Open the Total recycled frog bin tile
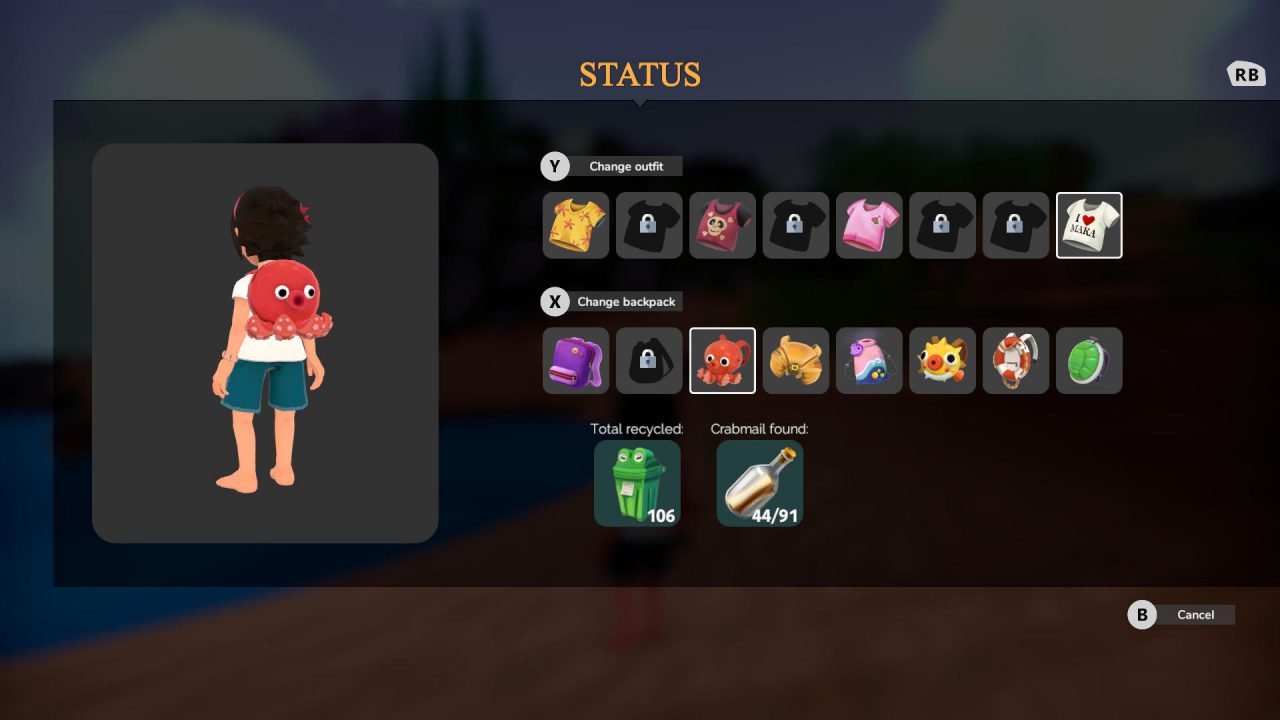This screenshot has height=720, width=1280. coord(637,483)
